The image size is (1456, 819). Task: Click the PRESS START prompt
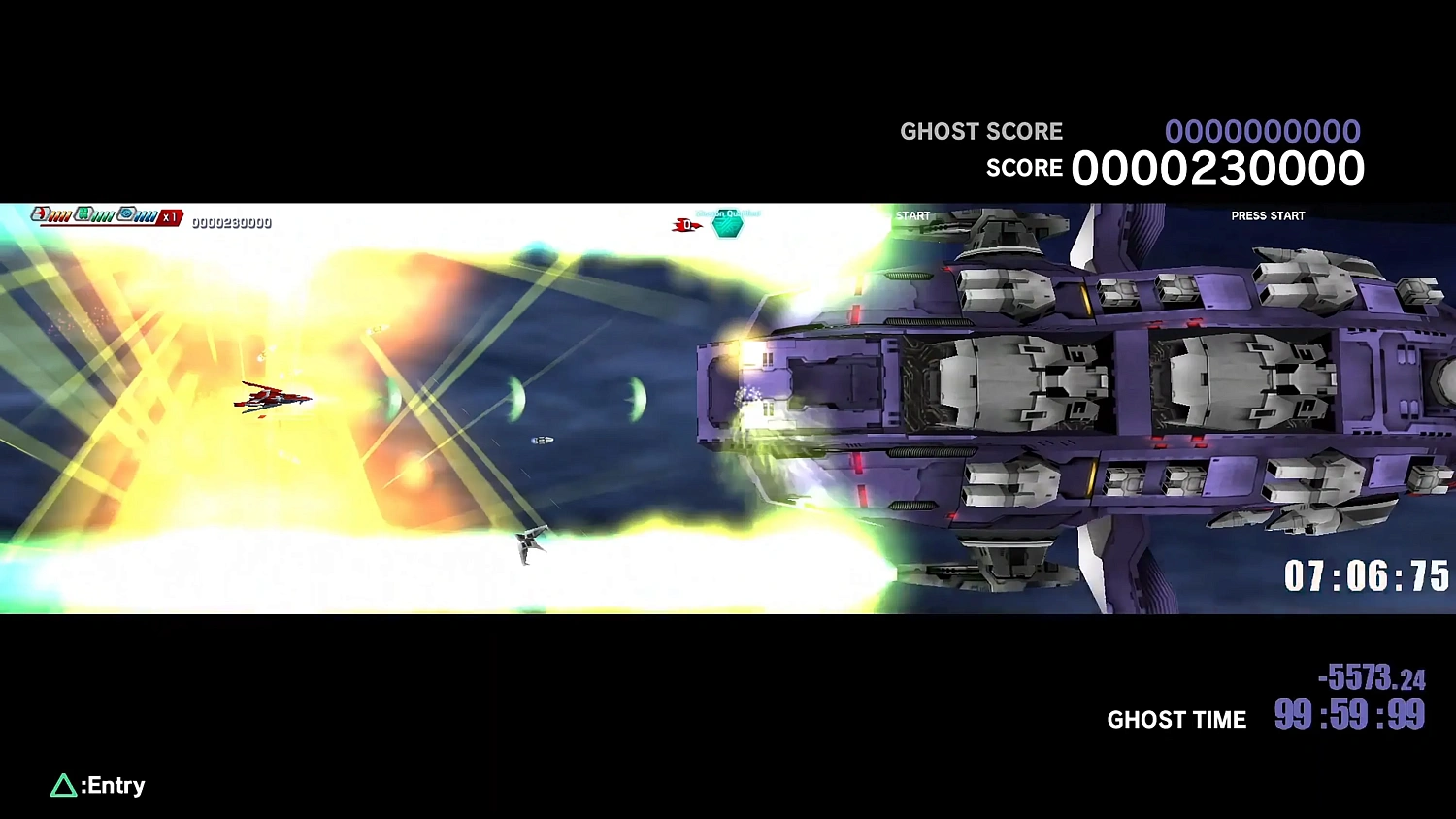click(1268, 215)
